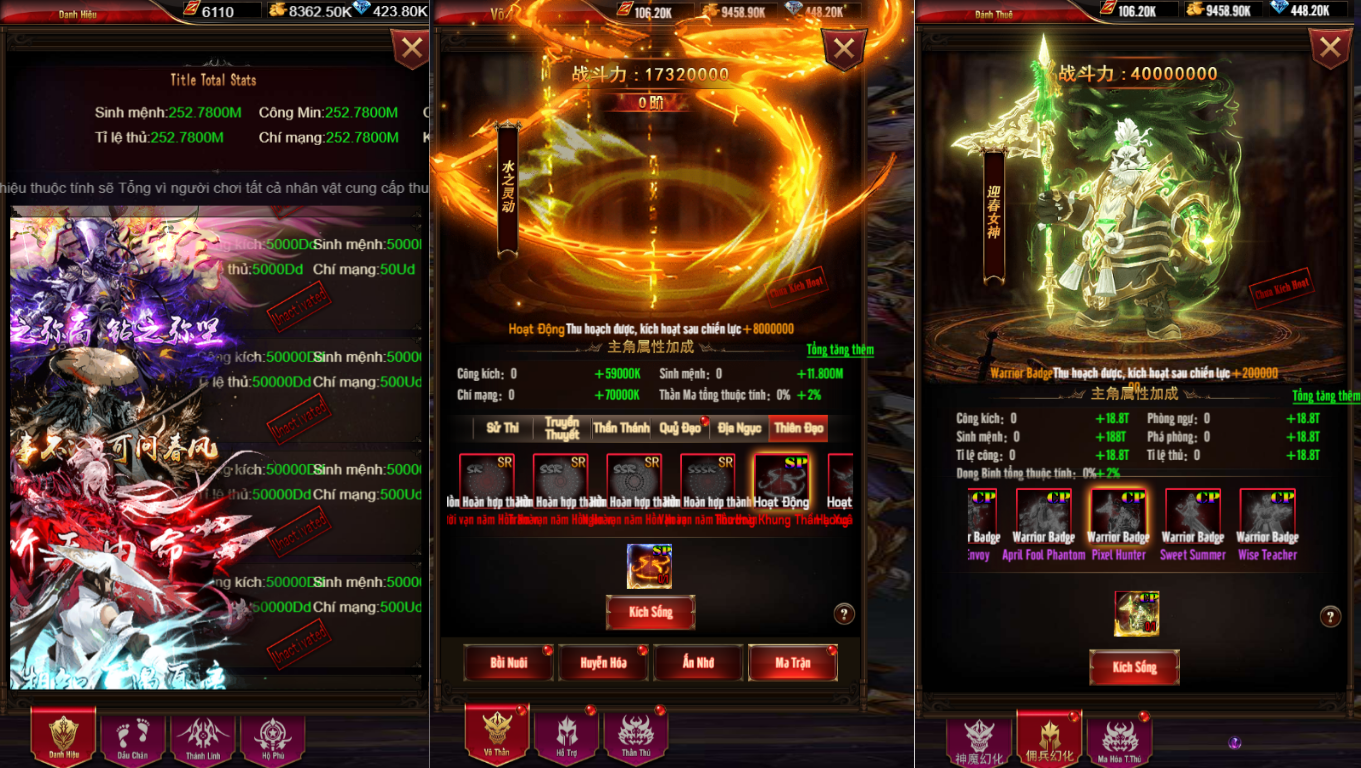Switch to the Thánh Linh tab
The height and width of the screenshot is (768, 1361).
[x=203, y=737]
